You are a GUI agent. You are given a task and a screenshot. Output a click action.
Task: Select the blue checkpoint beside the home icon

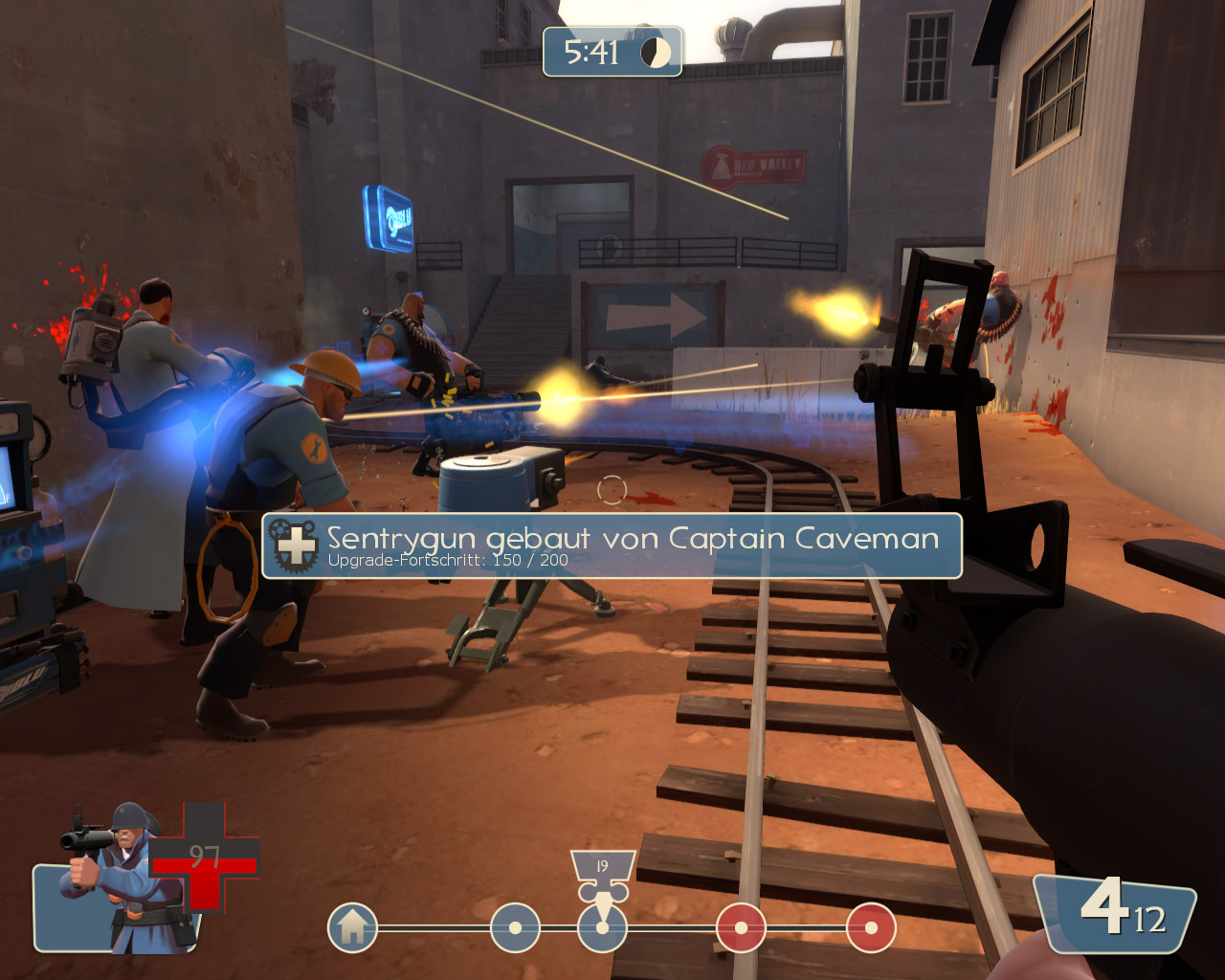tap(515, 927)
